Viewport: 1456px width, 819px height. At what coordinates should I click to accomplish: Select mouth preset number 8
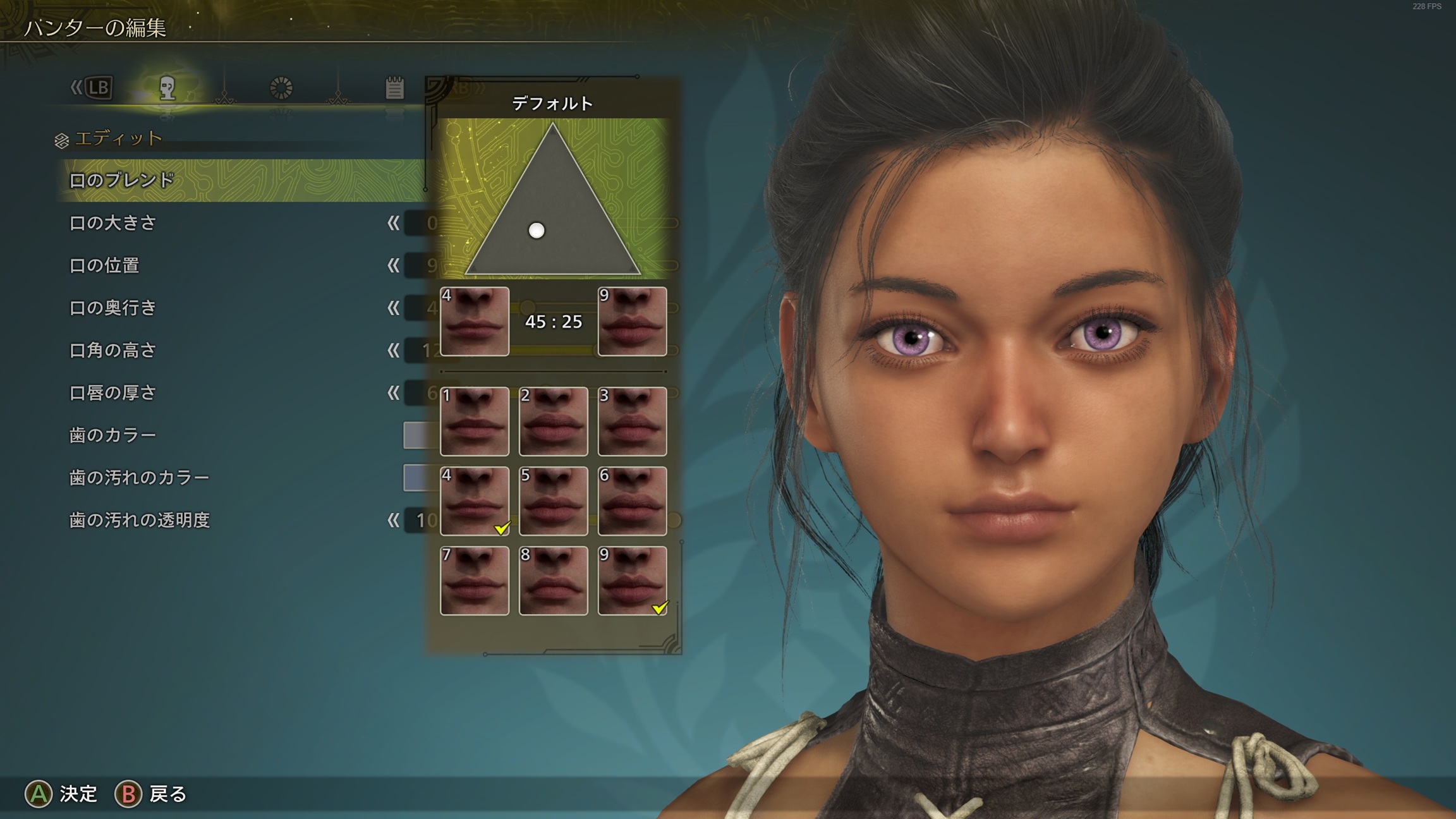click(x=554, y=581)
